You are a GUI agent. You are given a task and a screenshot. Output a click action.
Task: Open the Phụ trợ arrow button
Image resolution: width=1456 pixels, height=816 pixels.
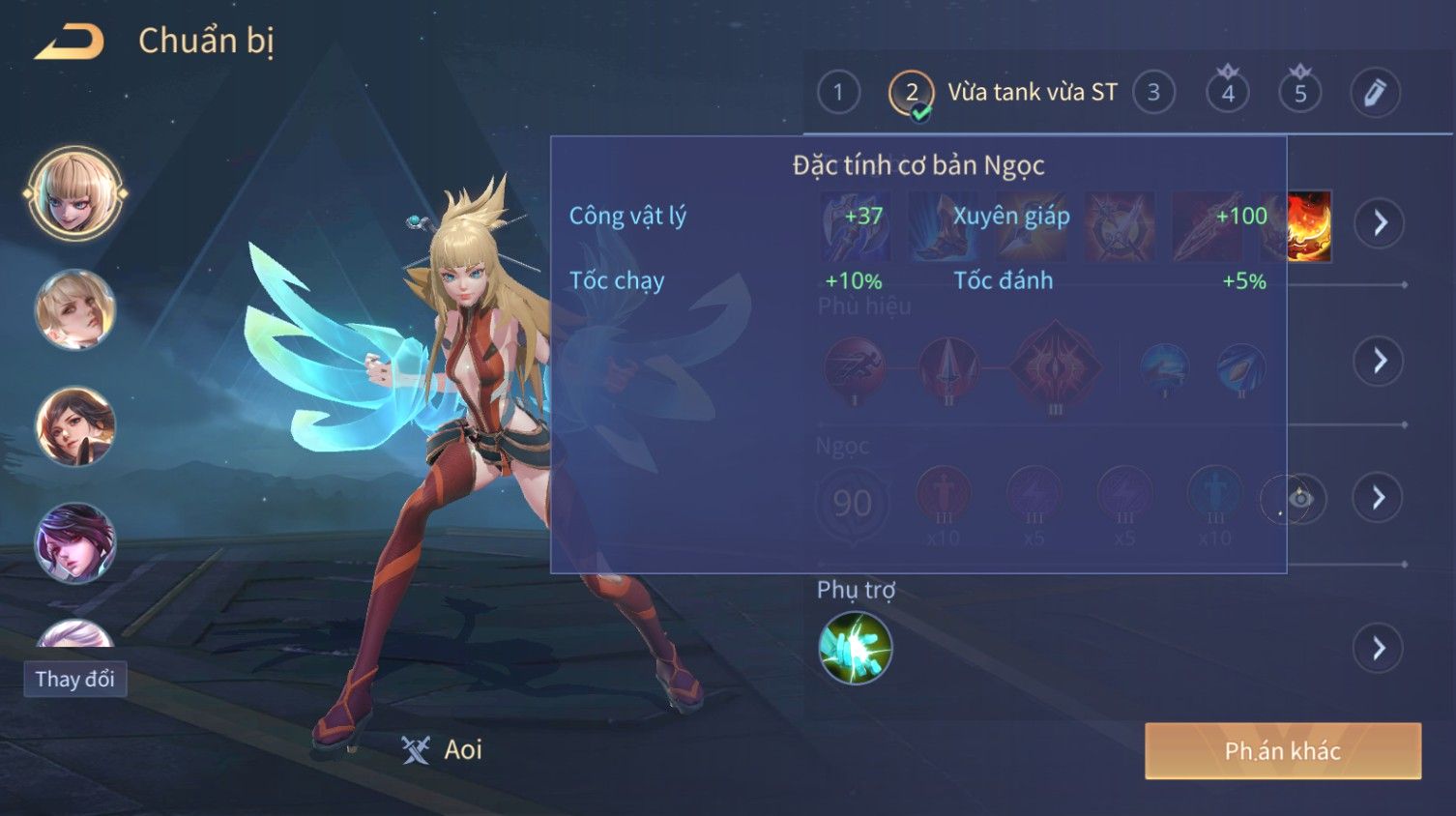[1380, 648]
